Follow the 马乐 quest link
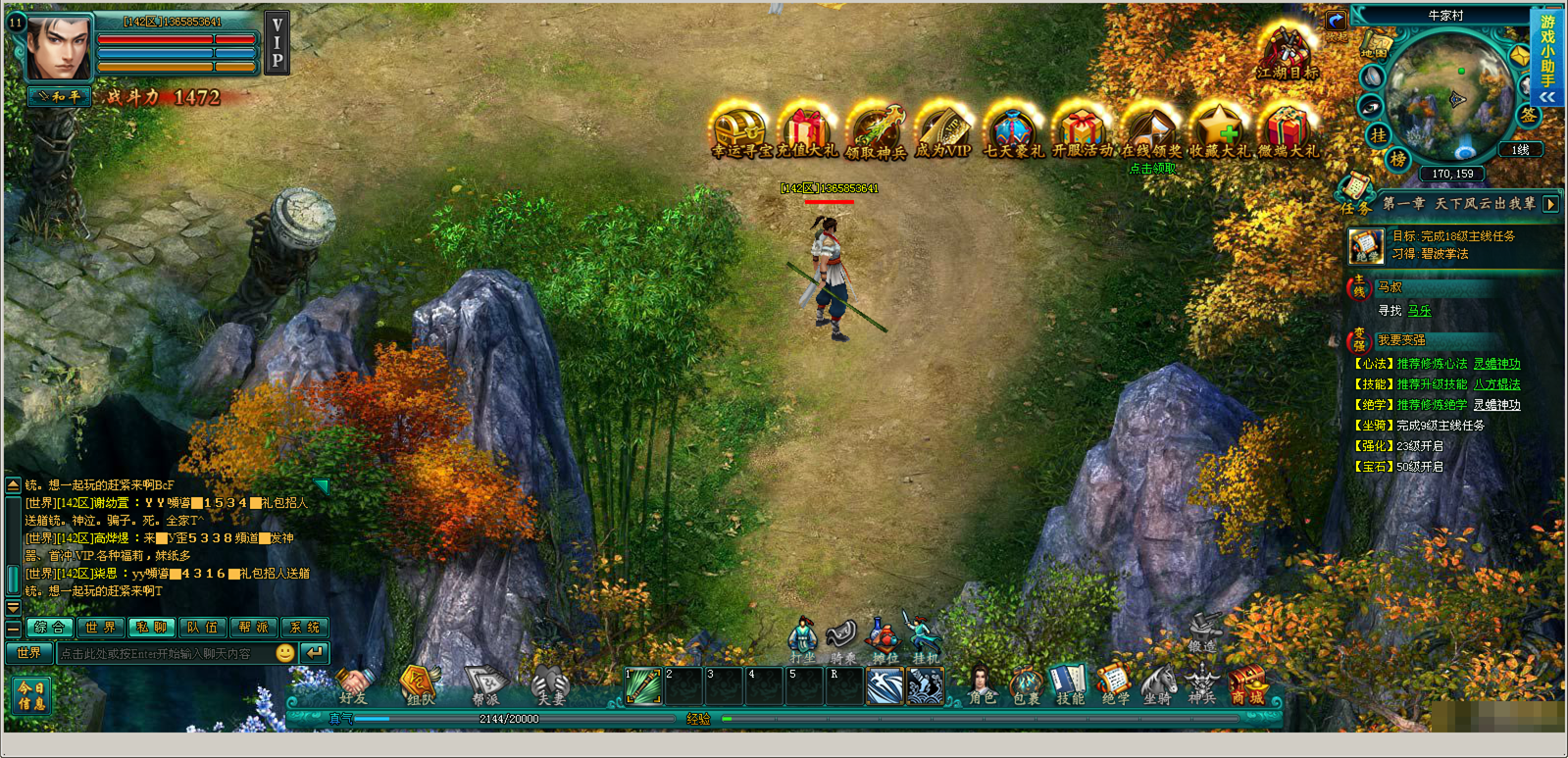 (x=1419, y=311)
